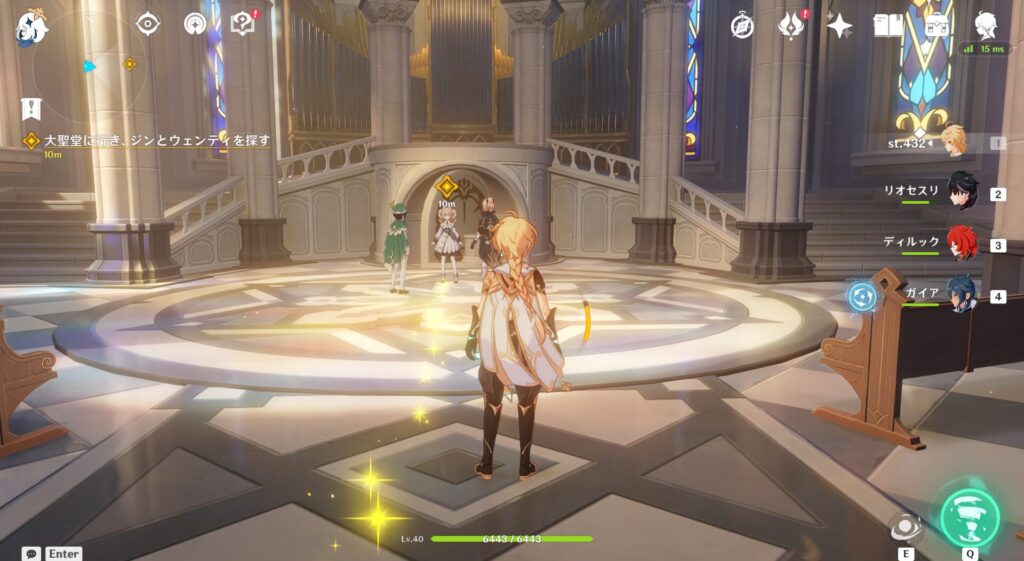Switch to party member リオセスリ
The width and height of the screenshot is (1024, 561).
coord(962,192)
